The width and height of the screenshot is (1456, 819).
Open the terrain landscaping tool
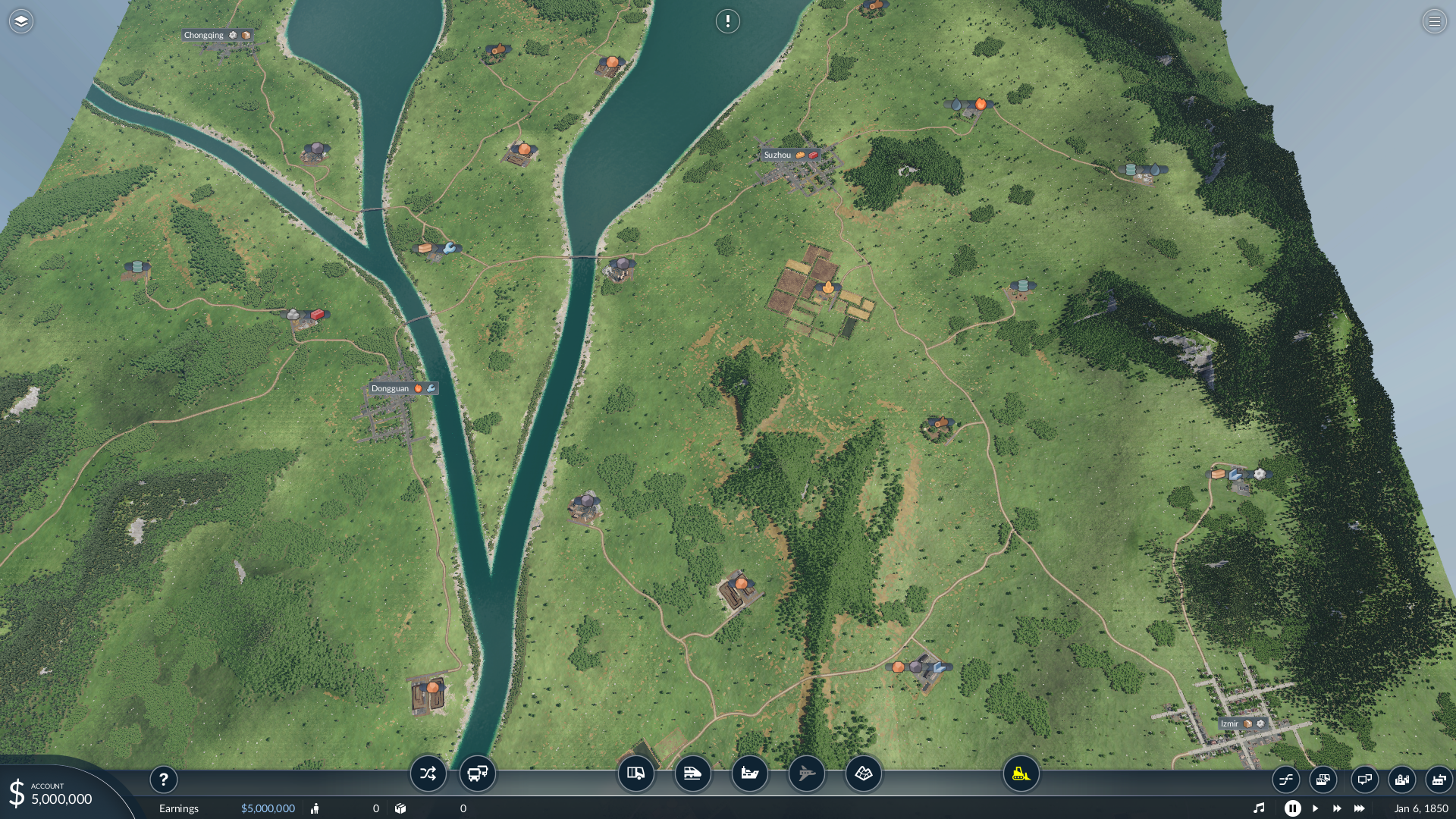pos(864,773)
